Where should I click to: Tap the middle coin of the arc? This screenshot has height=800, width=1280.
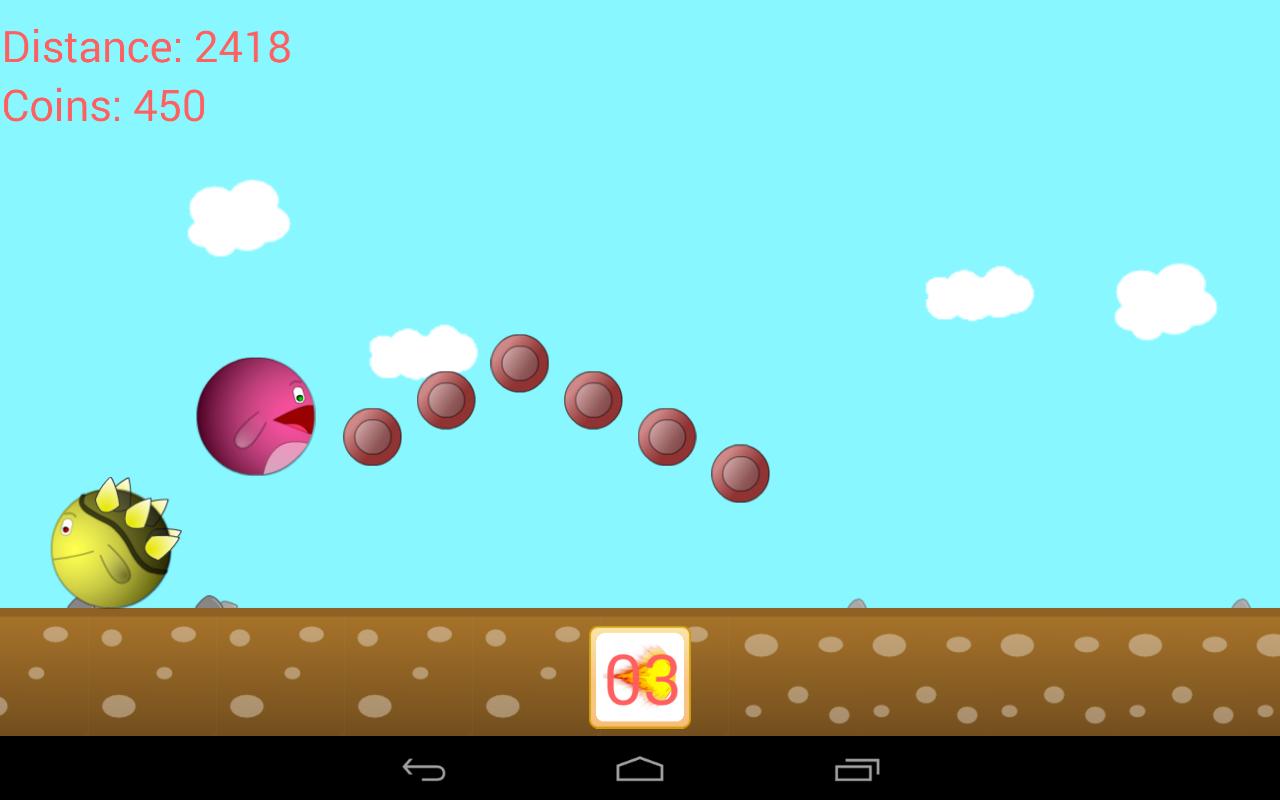592,400
